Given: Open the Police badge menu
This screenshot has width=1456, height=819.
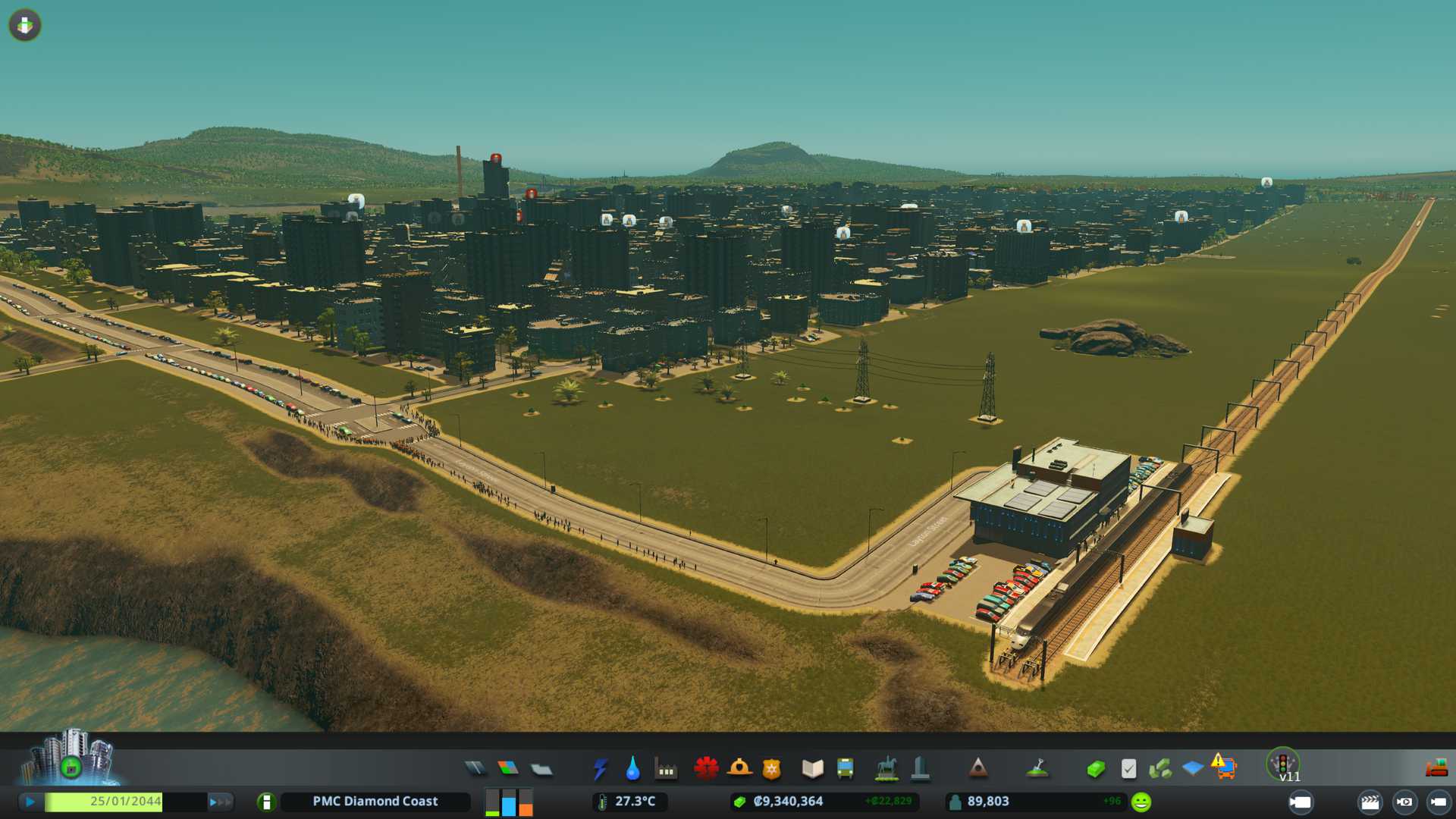Looking at the screenshot, I should coord(771,769).
